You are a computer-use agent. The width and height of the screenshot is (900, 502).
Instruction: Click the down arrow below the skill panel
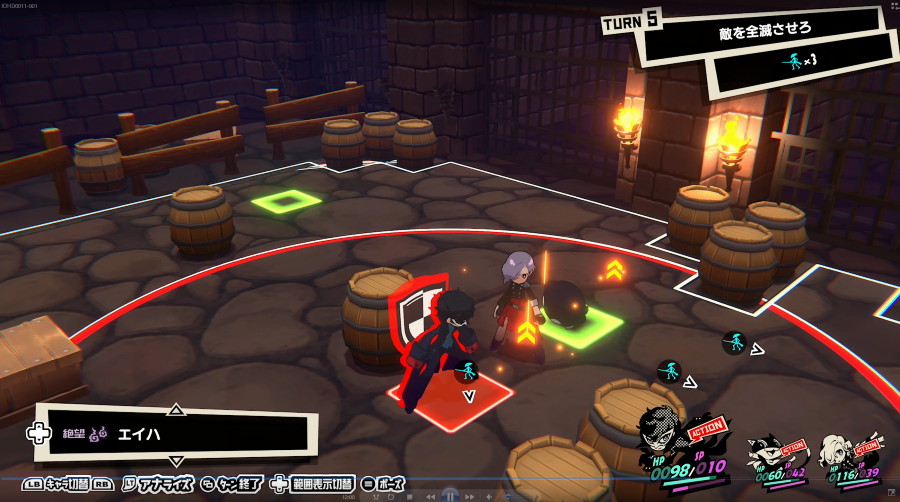click(176, 461)
